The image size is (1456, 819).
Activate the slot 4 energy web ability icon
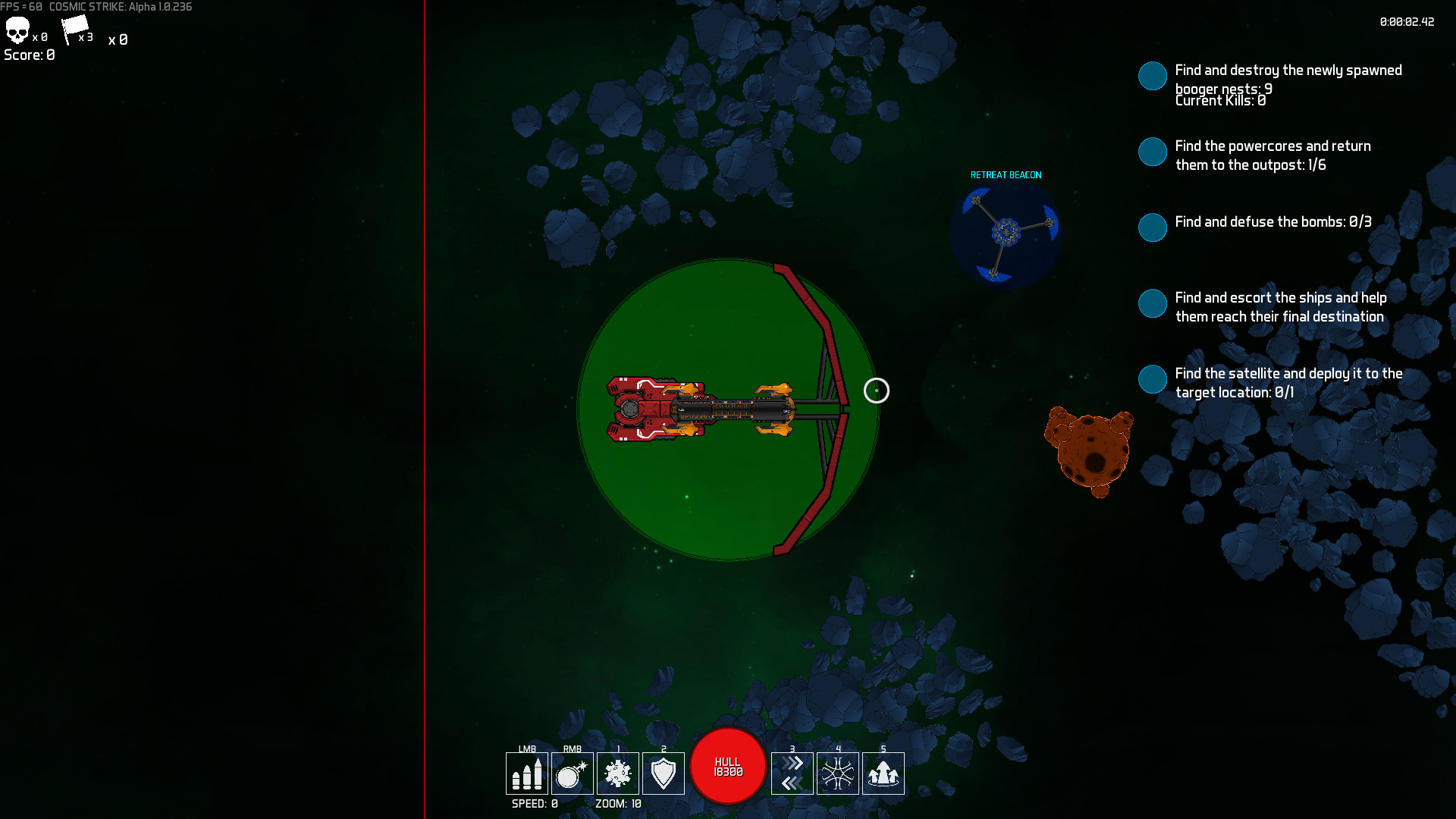(838, 773)
